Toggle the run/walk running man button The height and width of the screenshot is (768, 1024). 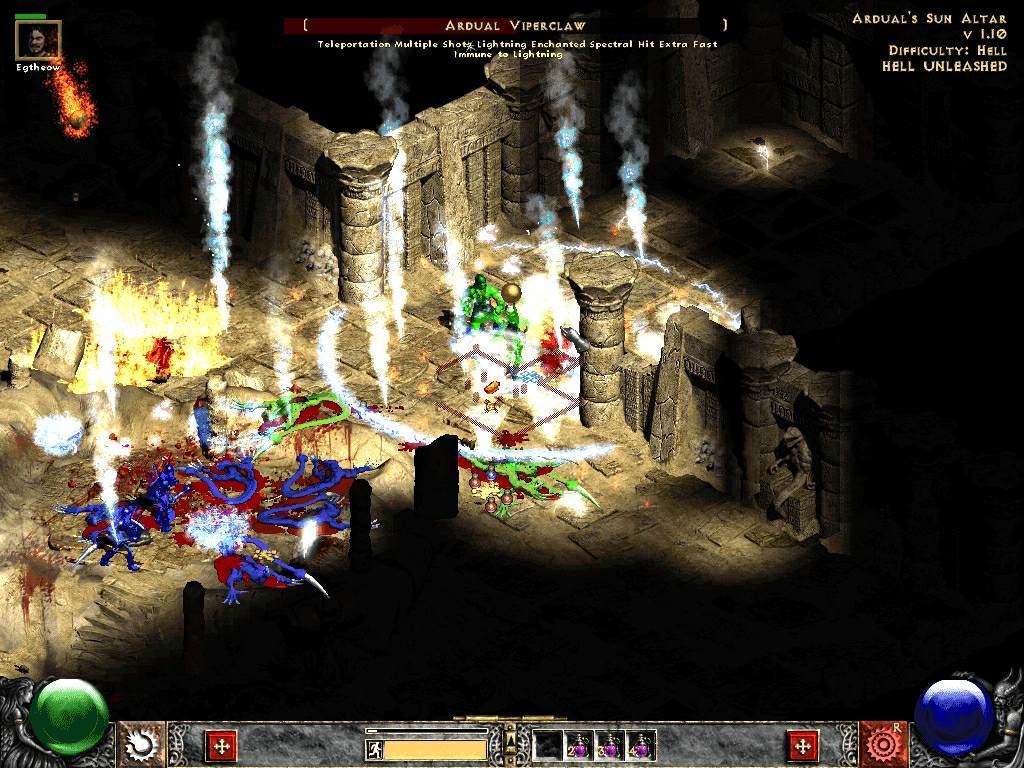point(374,749)
